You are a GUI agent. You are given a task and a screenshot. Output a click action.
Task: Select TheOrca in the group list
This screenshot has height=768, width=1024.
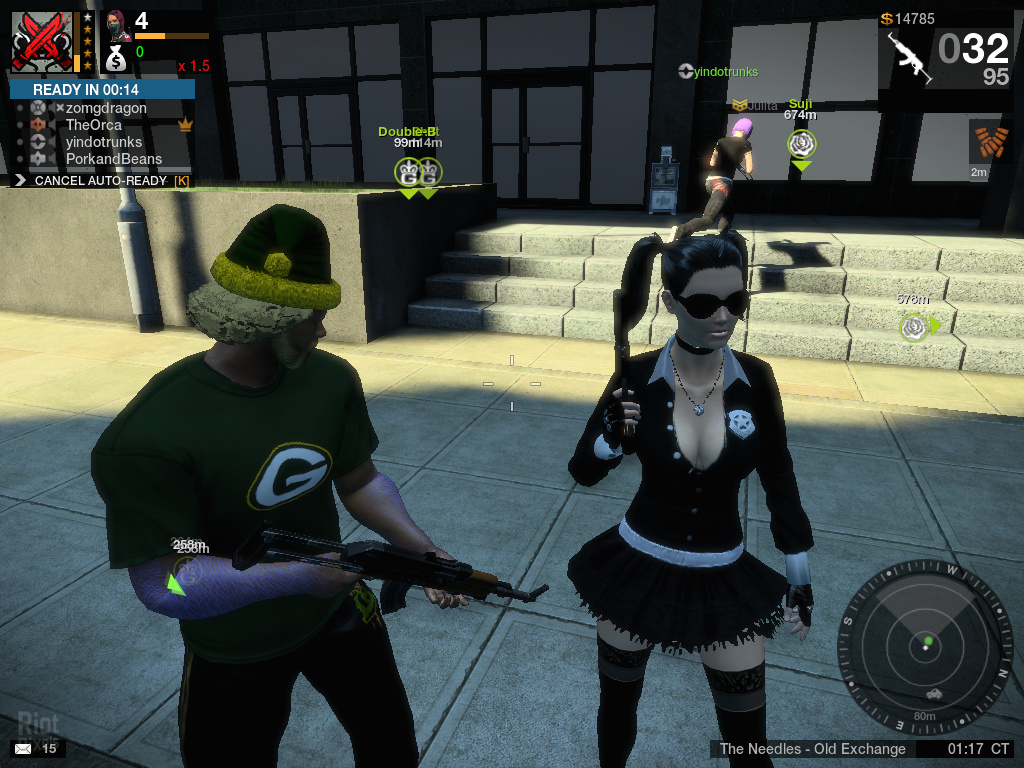tap(93, 125)
